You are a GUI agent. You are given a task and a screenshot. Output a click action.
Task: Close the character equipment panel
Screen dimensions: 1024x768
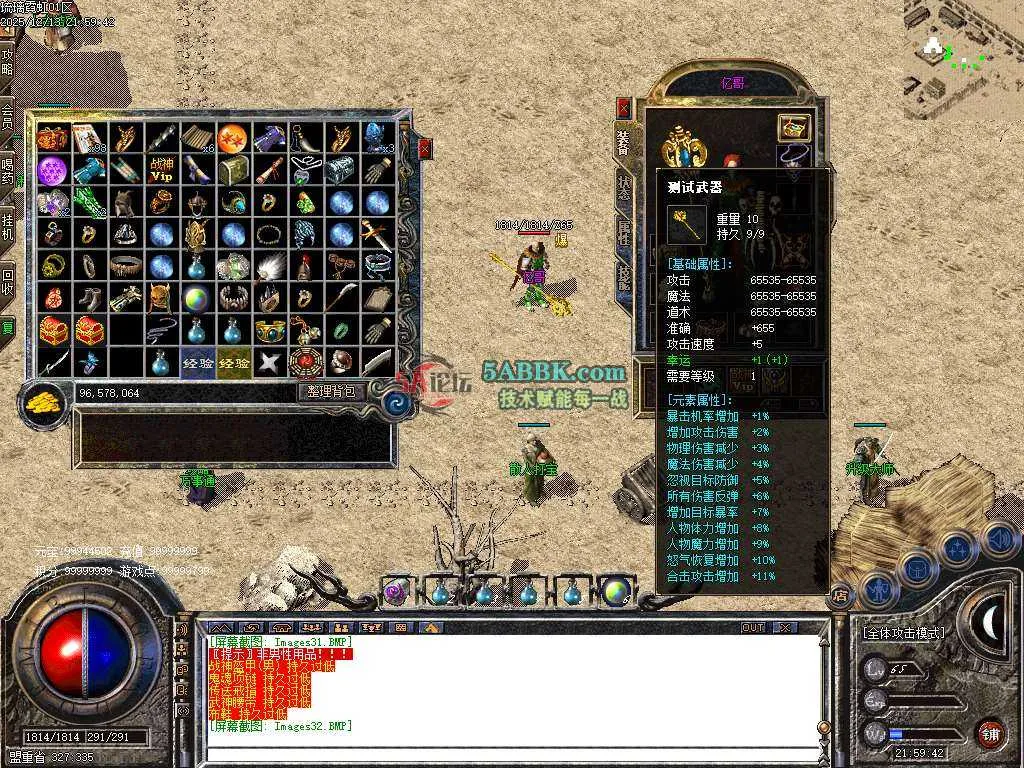[x=624, y=108]
